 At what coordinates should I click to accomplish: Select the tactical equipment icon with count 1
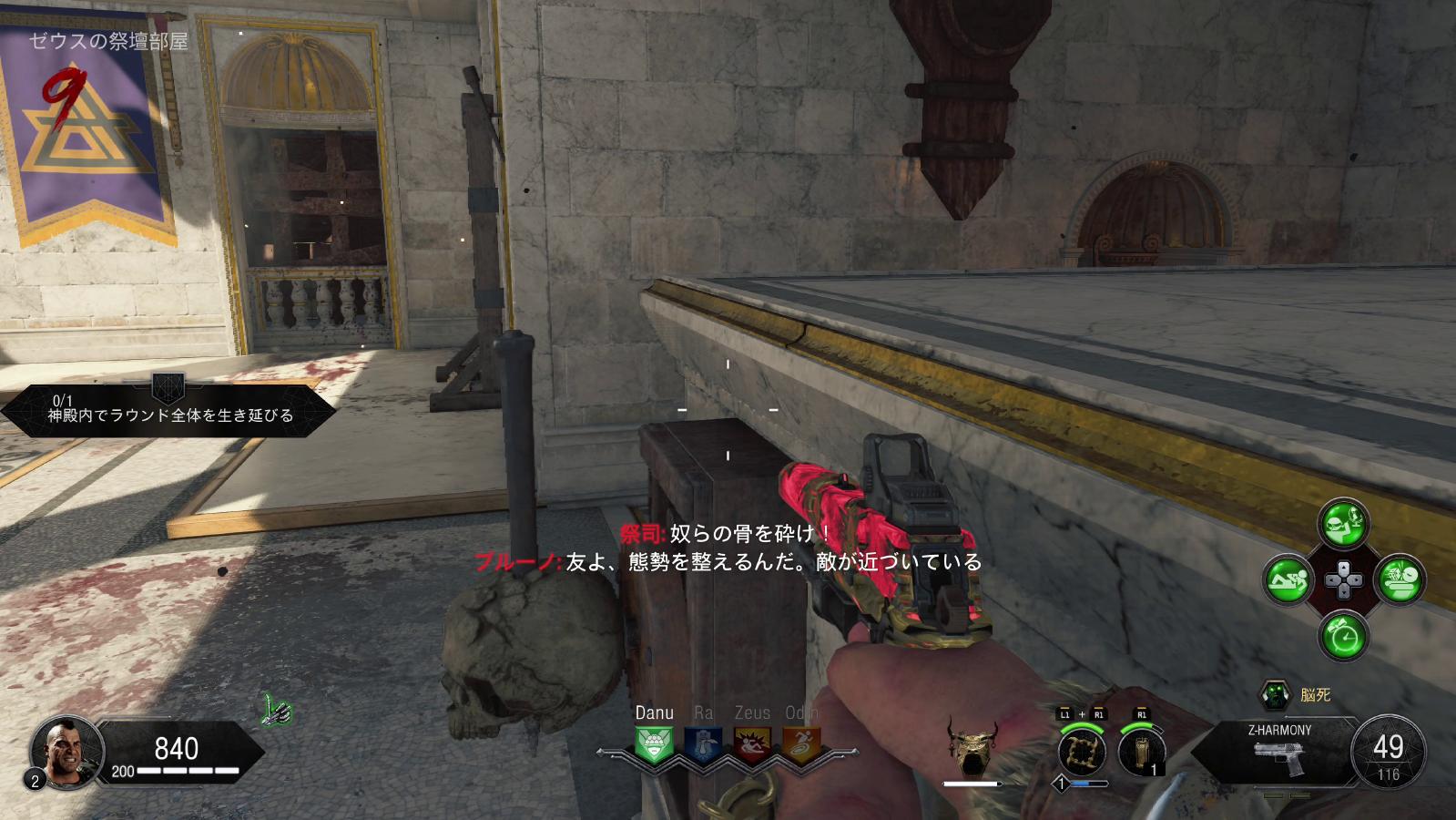point(1142,752)
